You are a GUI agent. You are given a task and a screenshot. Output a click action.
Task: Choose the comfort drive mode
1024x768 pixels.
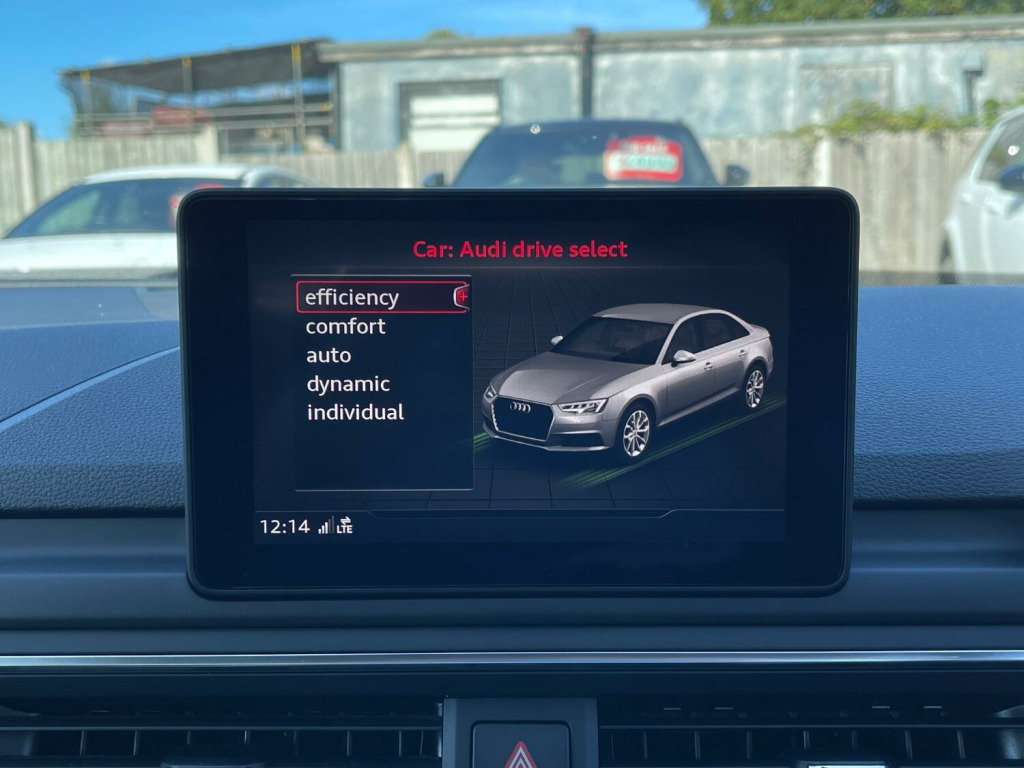345,326
